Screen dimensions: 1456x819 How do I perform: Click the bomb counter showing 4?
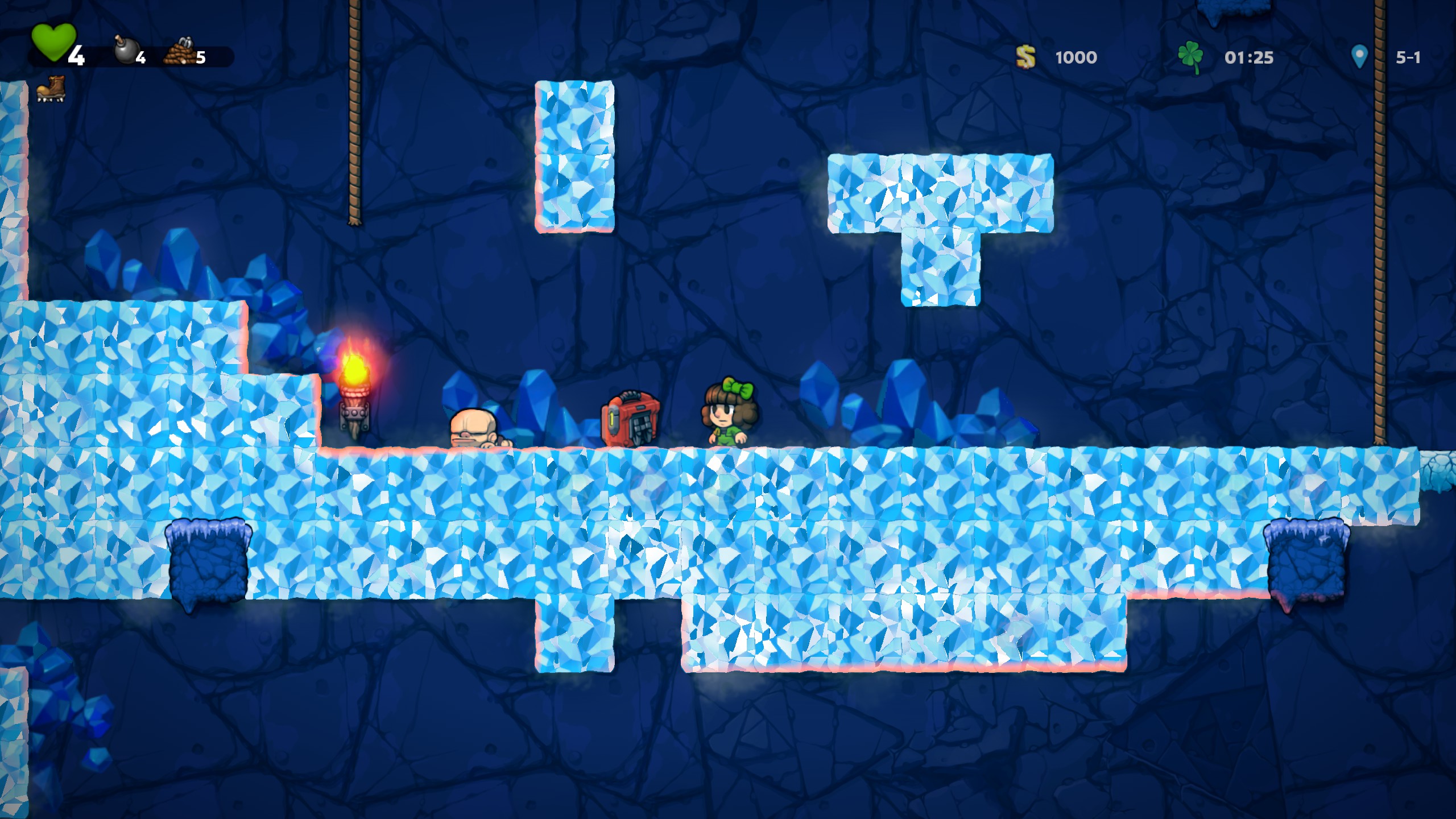click(140, 57)
